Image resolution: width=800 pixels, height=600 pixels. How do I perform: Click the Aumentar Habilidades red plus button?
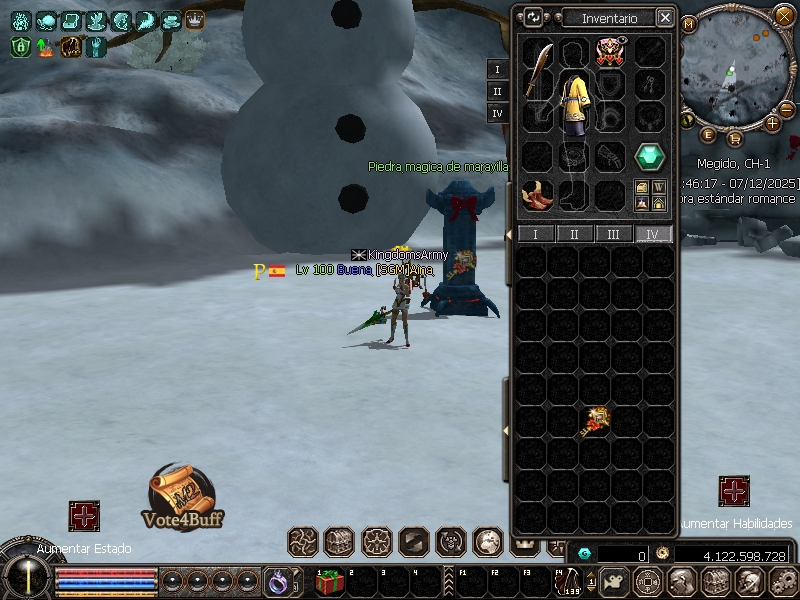click(734, 491)
